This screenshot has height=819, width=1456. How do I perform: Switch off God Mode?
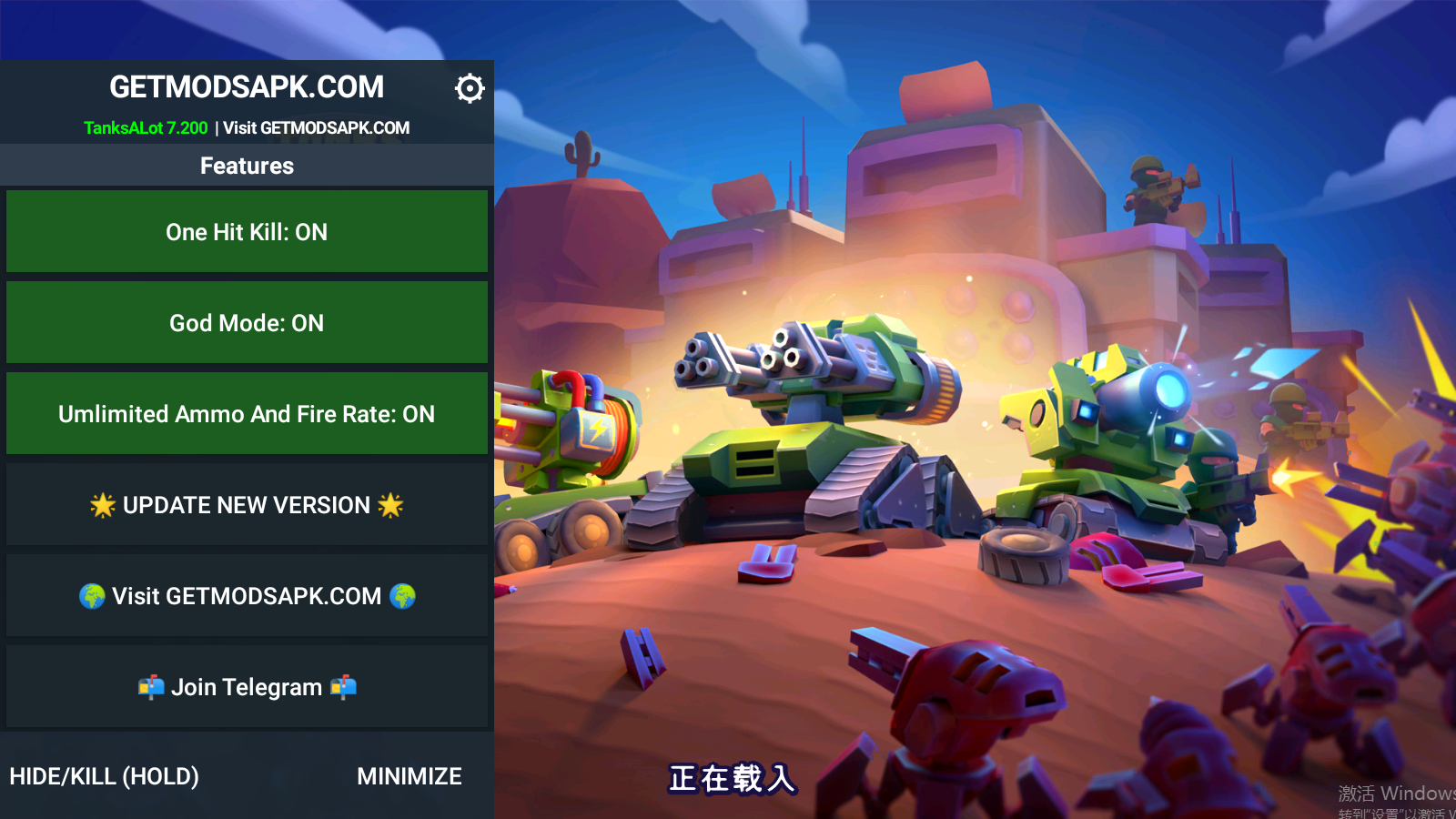(x=247, y=323)
